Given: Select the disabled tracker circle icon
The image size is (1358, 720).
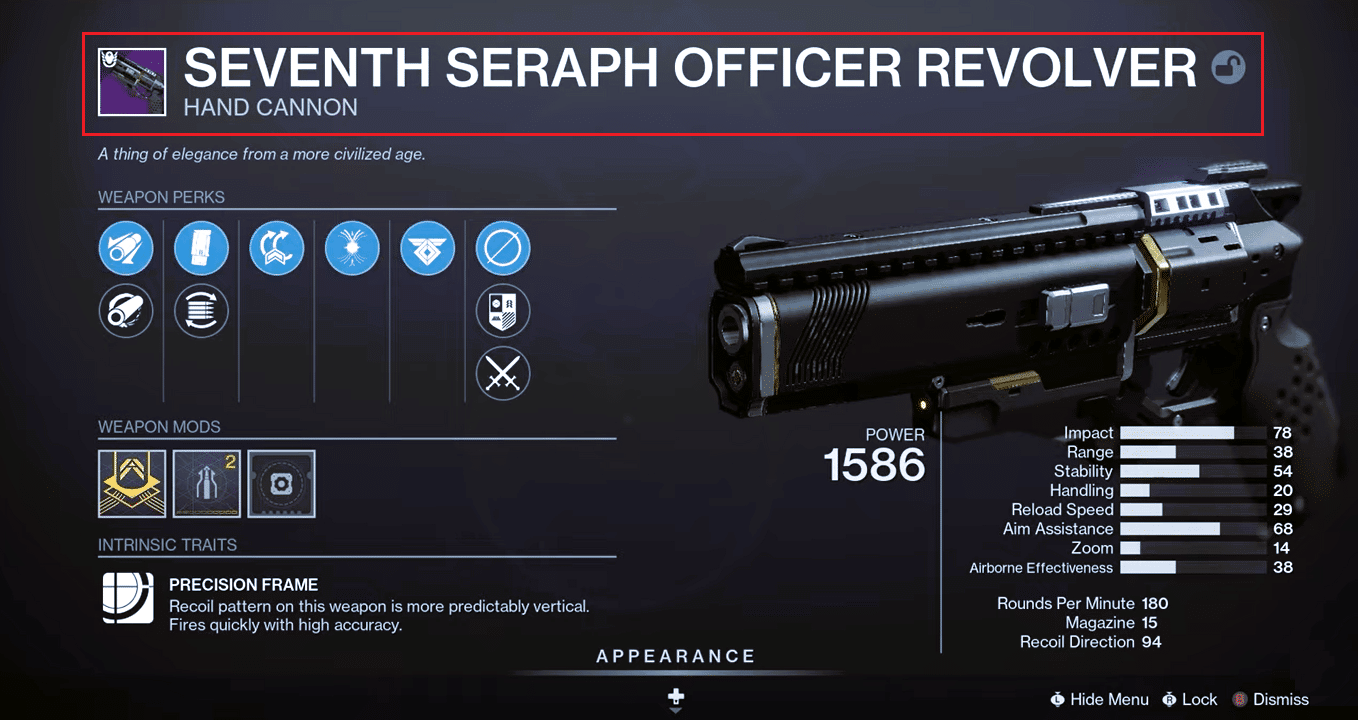Looking at the screenshot, I should click(x=502, y=248).
